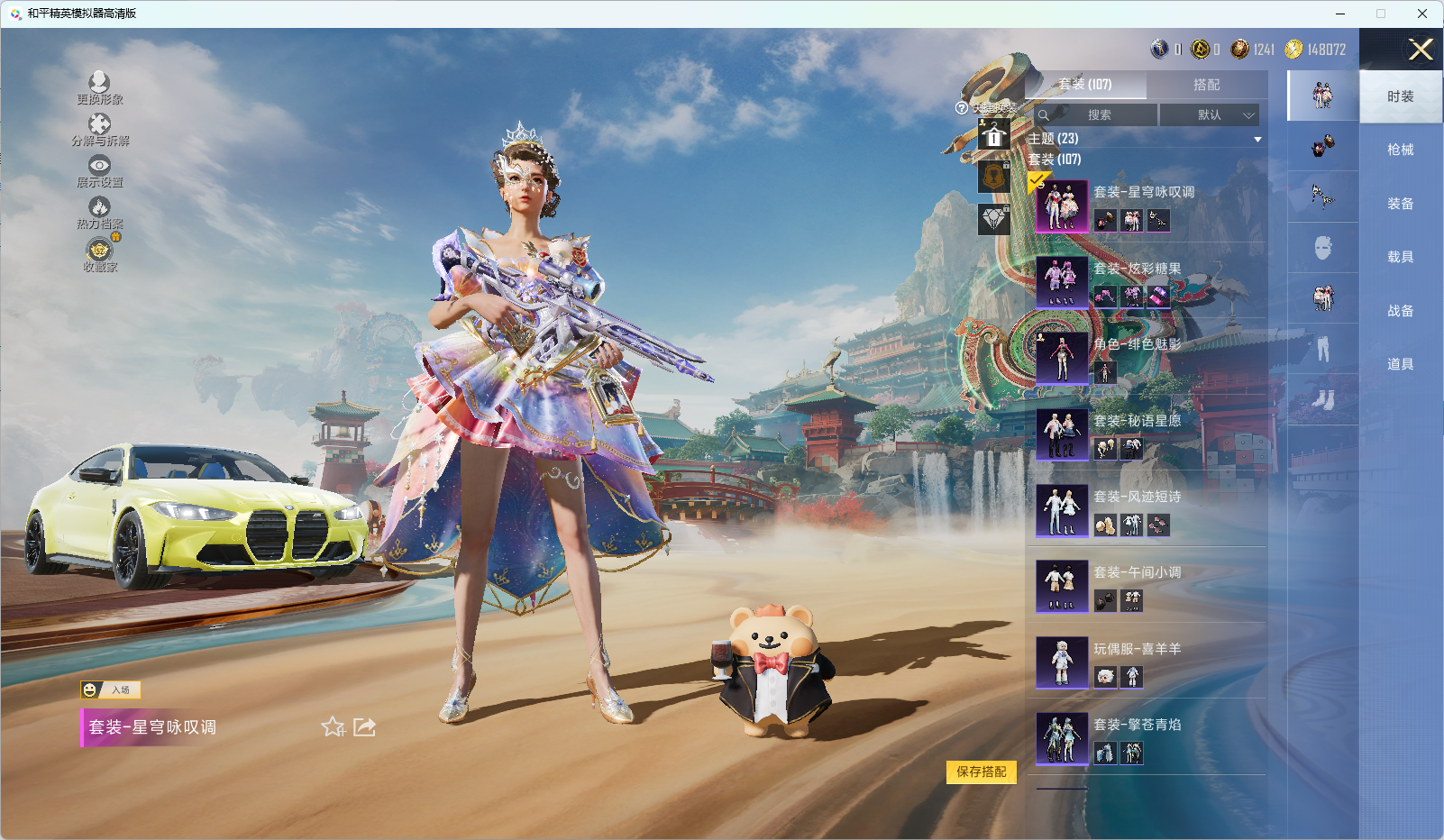Switch to the 装备 category
1444x840 pixels.
[1400, 204]
